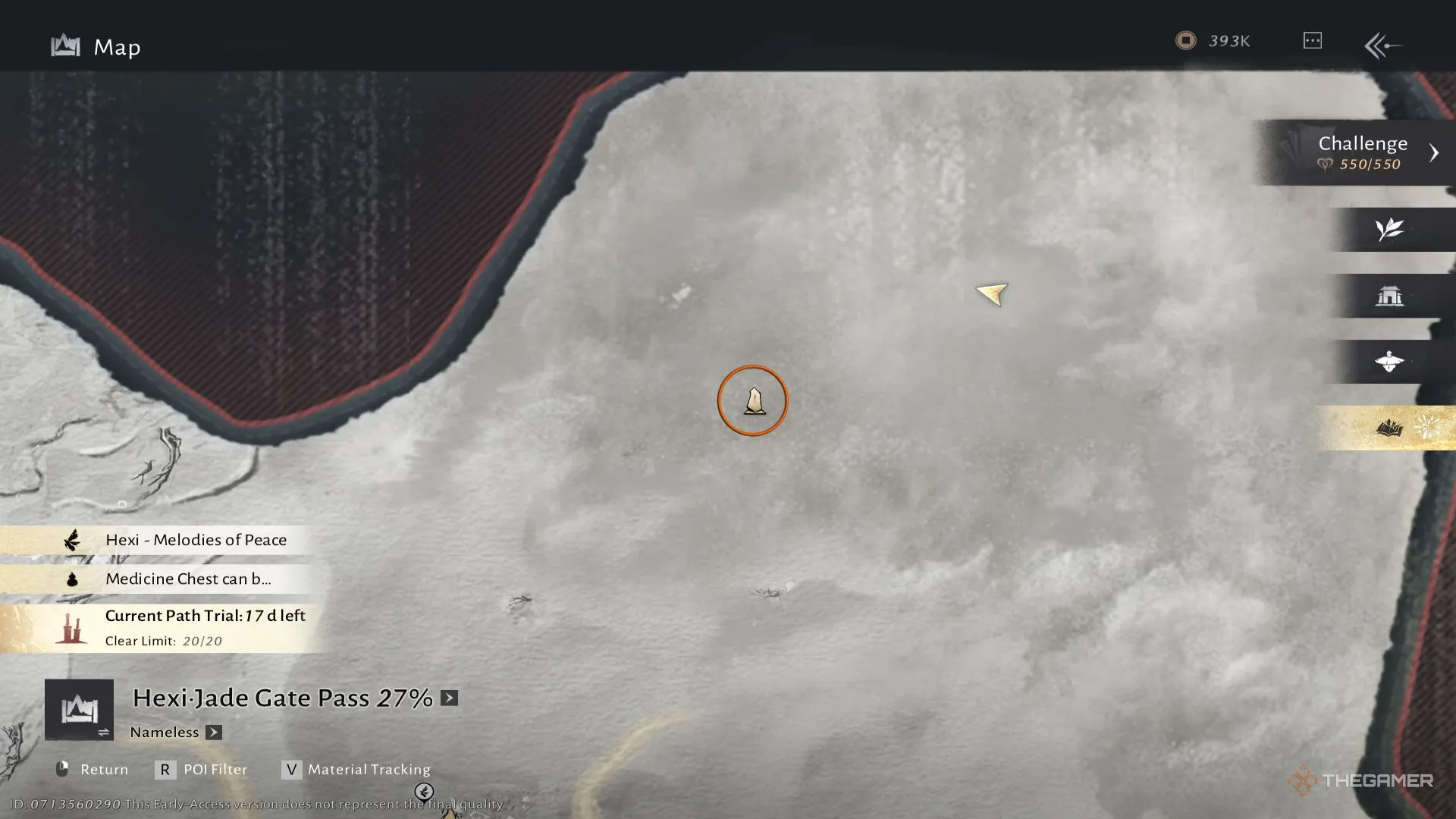This screenshot has height=819, width=1456.
Task: Open the Hexi - Melodies of Peace entry
Action: [x=196, y=540]
